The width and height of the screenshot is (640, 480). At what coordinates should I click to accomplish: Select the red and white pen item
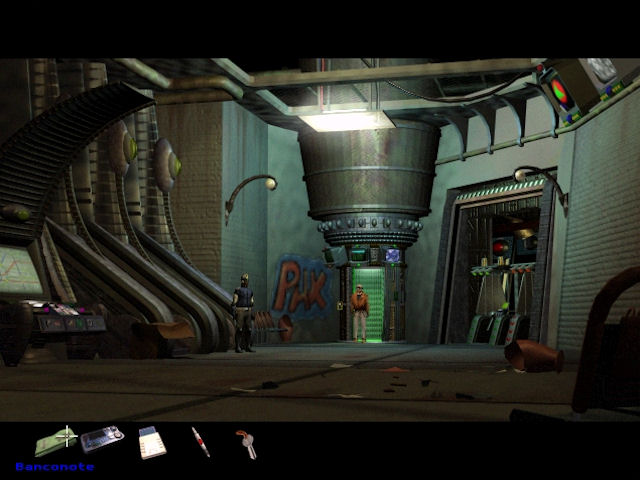tap(201, 442)
